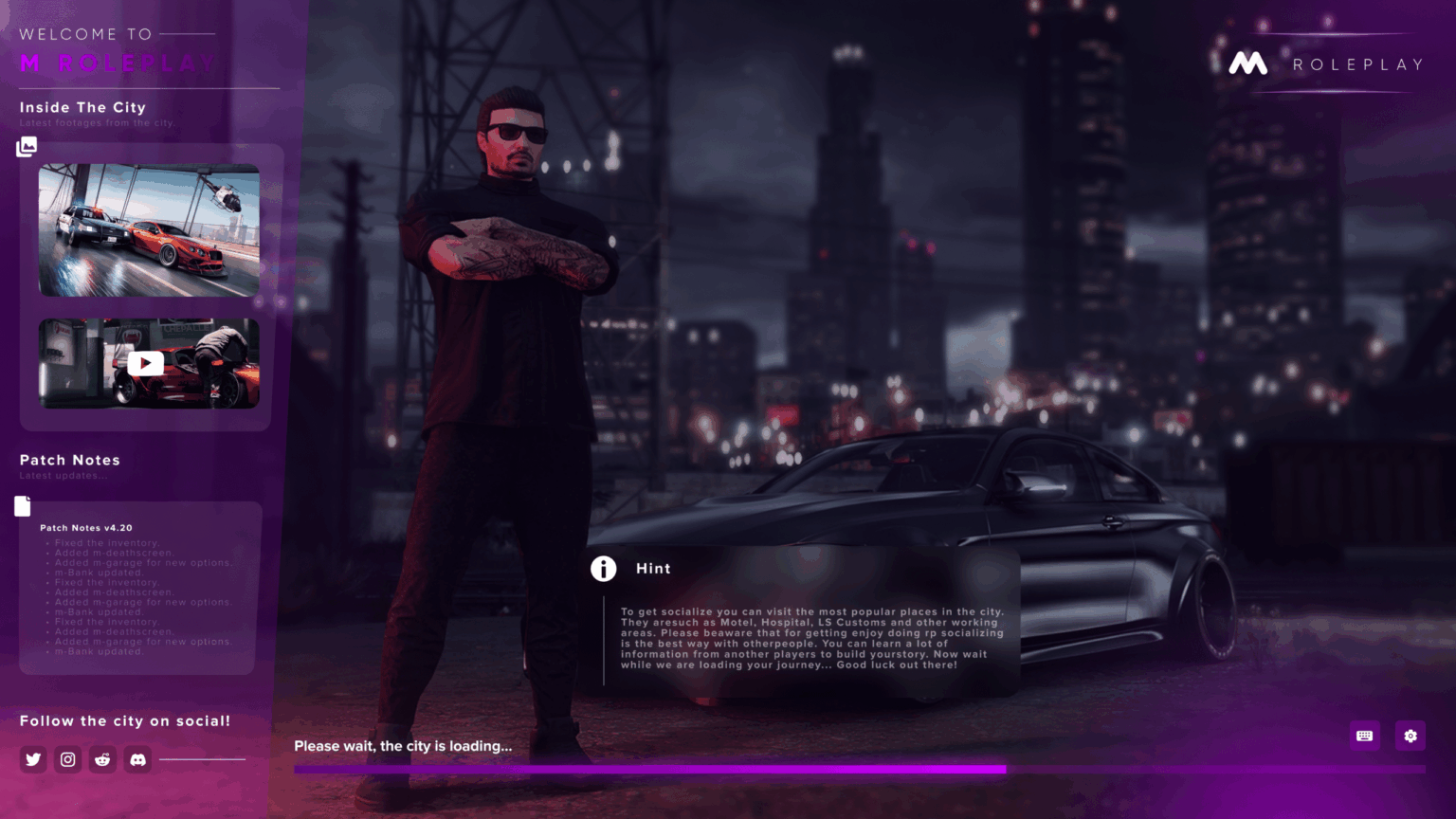Toggle the keyboard bindings overlay
1456x819 pixels.
tap(1364, 736)
